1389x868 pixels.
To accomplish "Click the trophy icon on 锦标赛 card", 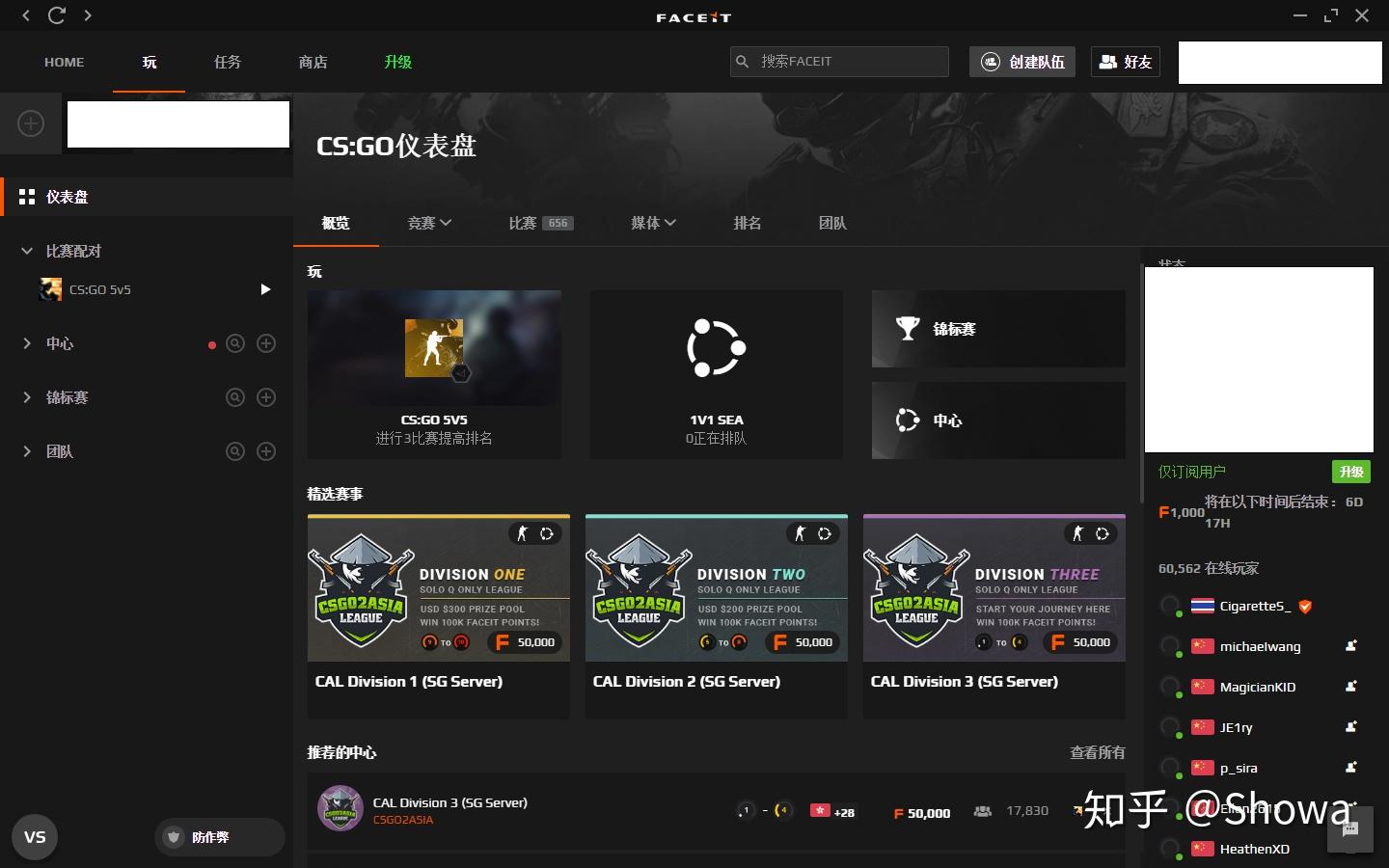I will 908,328.
